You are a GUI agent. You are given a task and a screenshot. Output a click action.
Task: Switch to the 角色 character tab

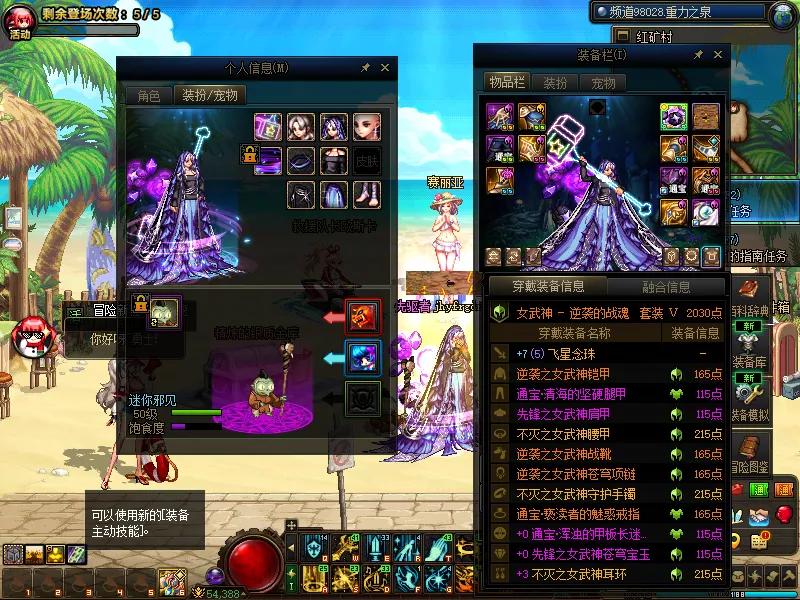pos(148,96)
